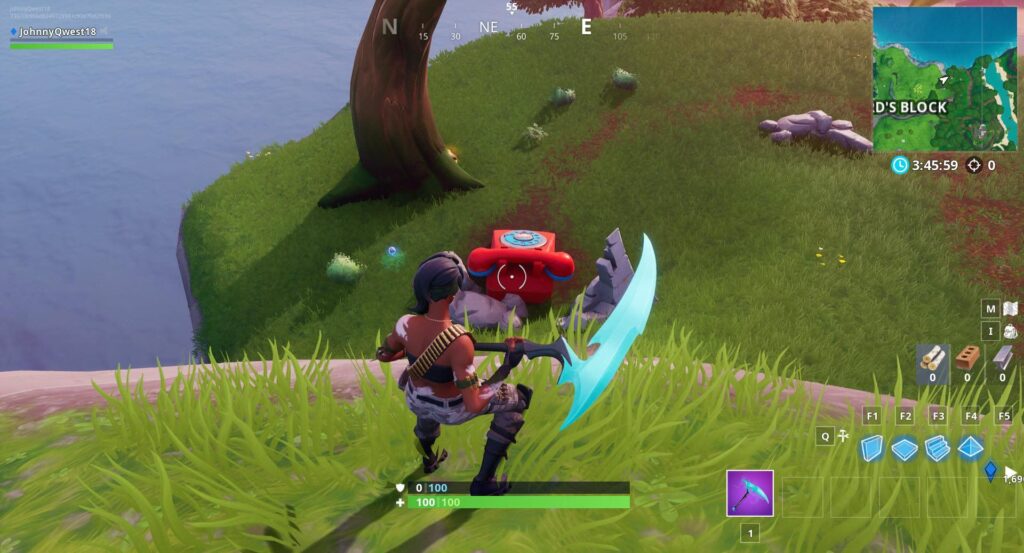Select the pyramid roof building piece
The width and height of the screenshot is (1024, 553).
coord(971,449)
